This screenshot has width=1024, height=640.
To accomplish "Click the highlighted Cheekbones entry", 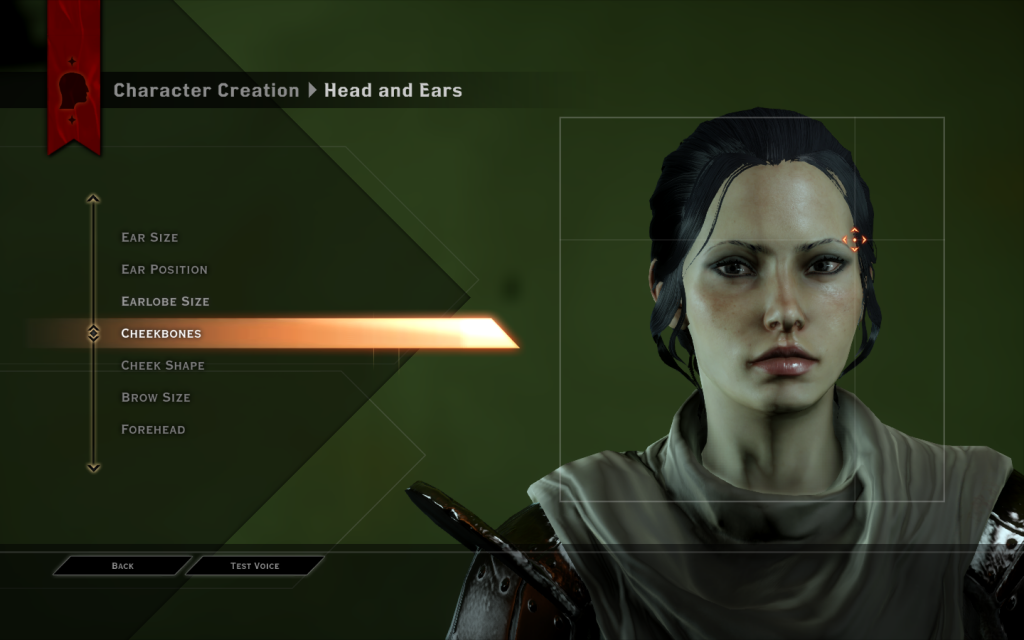I will pyautogui.click(x=161, y=334).
